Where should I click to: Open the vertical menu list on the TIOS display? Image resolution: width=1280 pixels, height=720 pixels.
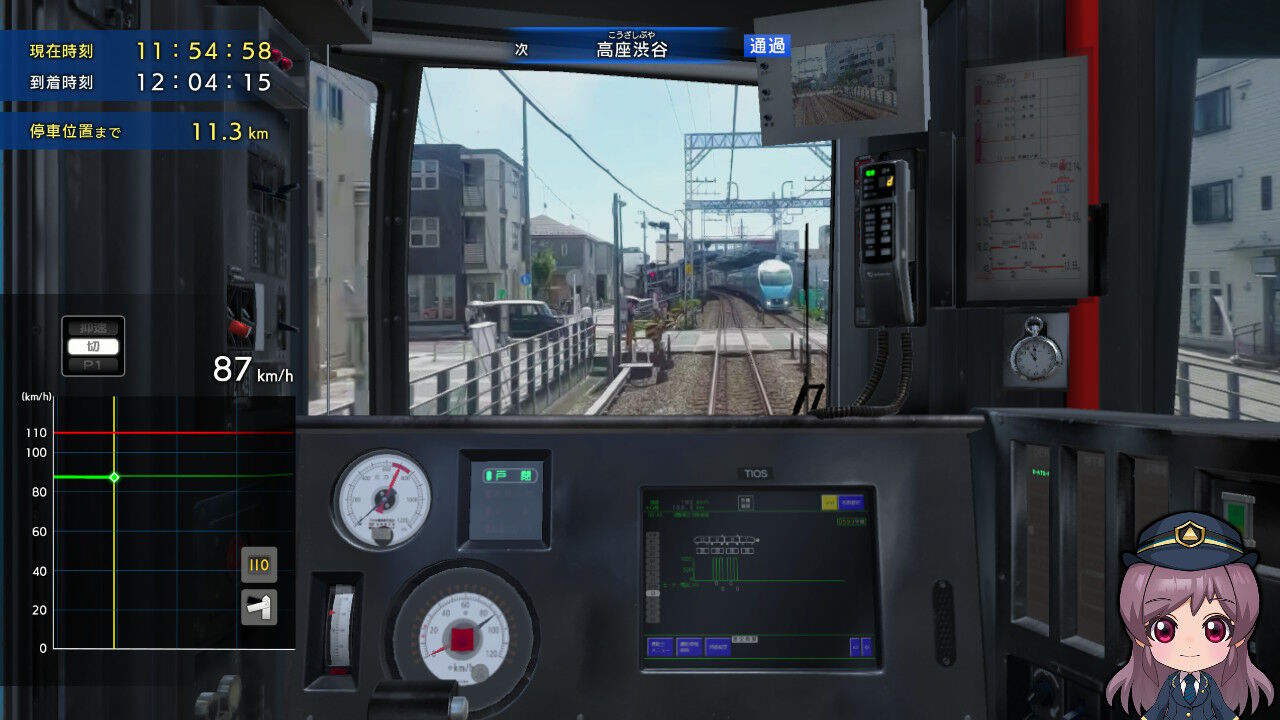(x=652, y=577)
